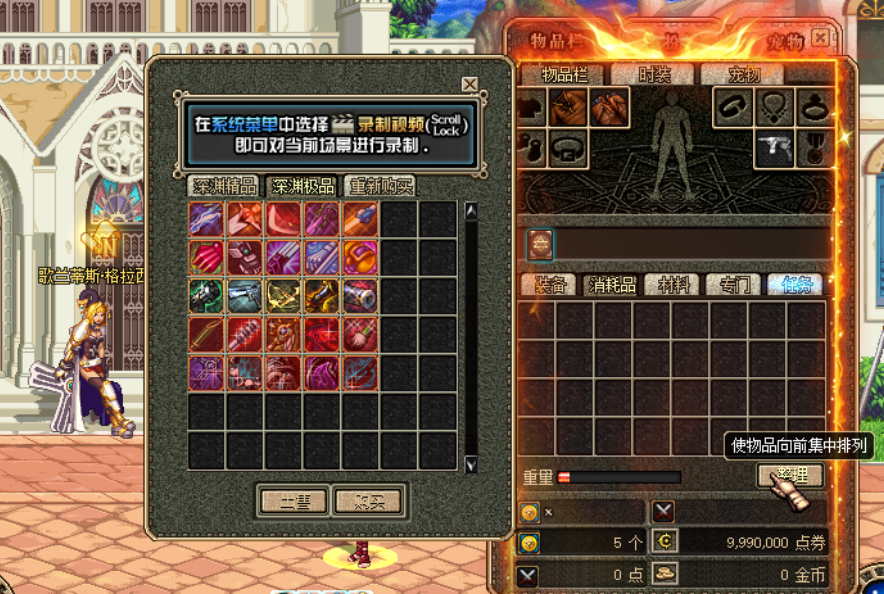Select the equipped necklace slot
Viewport: 884px width, 594px height.
[774, 107]
